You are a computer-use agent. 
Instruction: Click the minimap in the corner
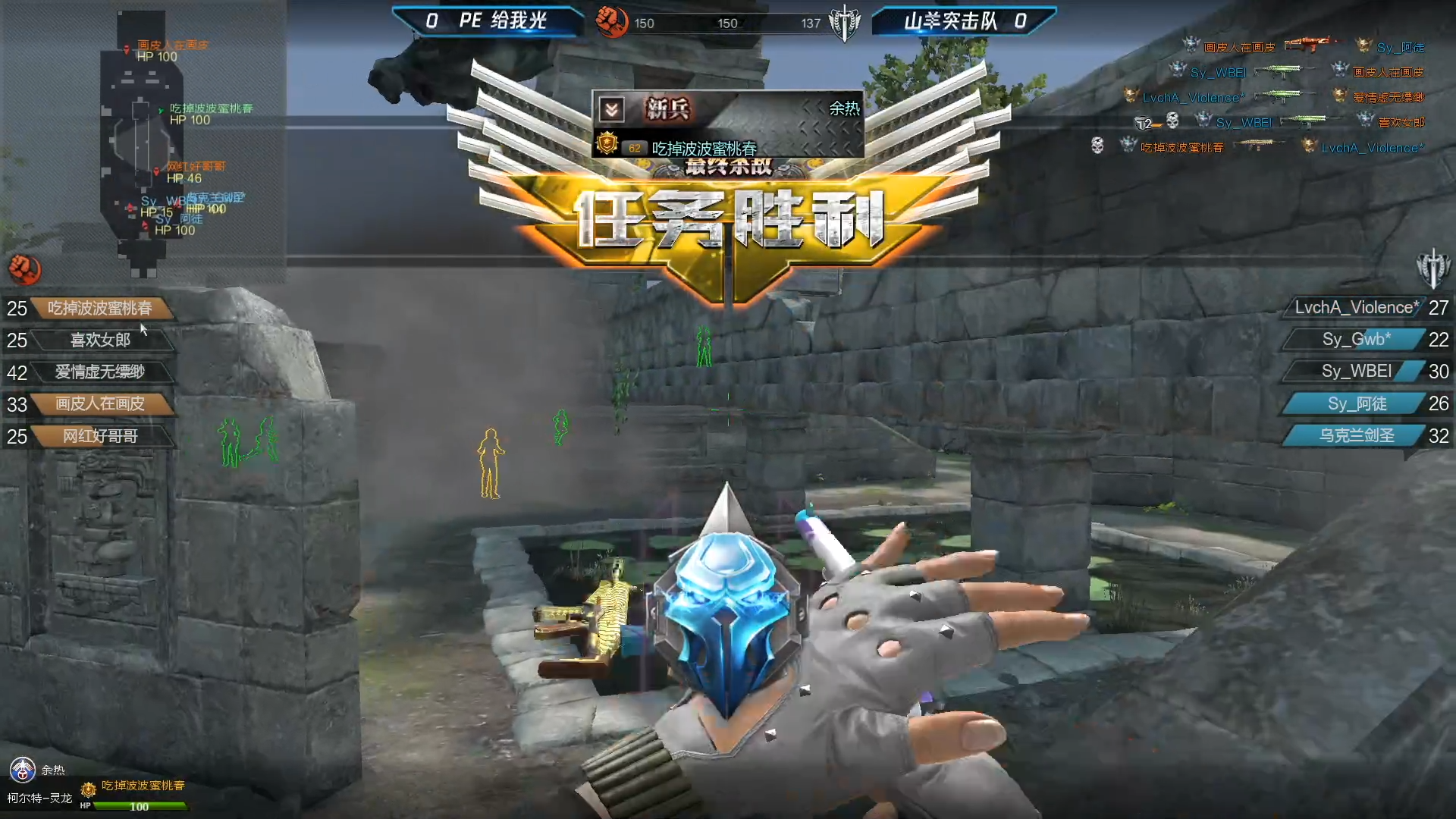click(140, 144)
